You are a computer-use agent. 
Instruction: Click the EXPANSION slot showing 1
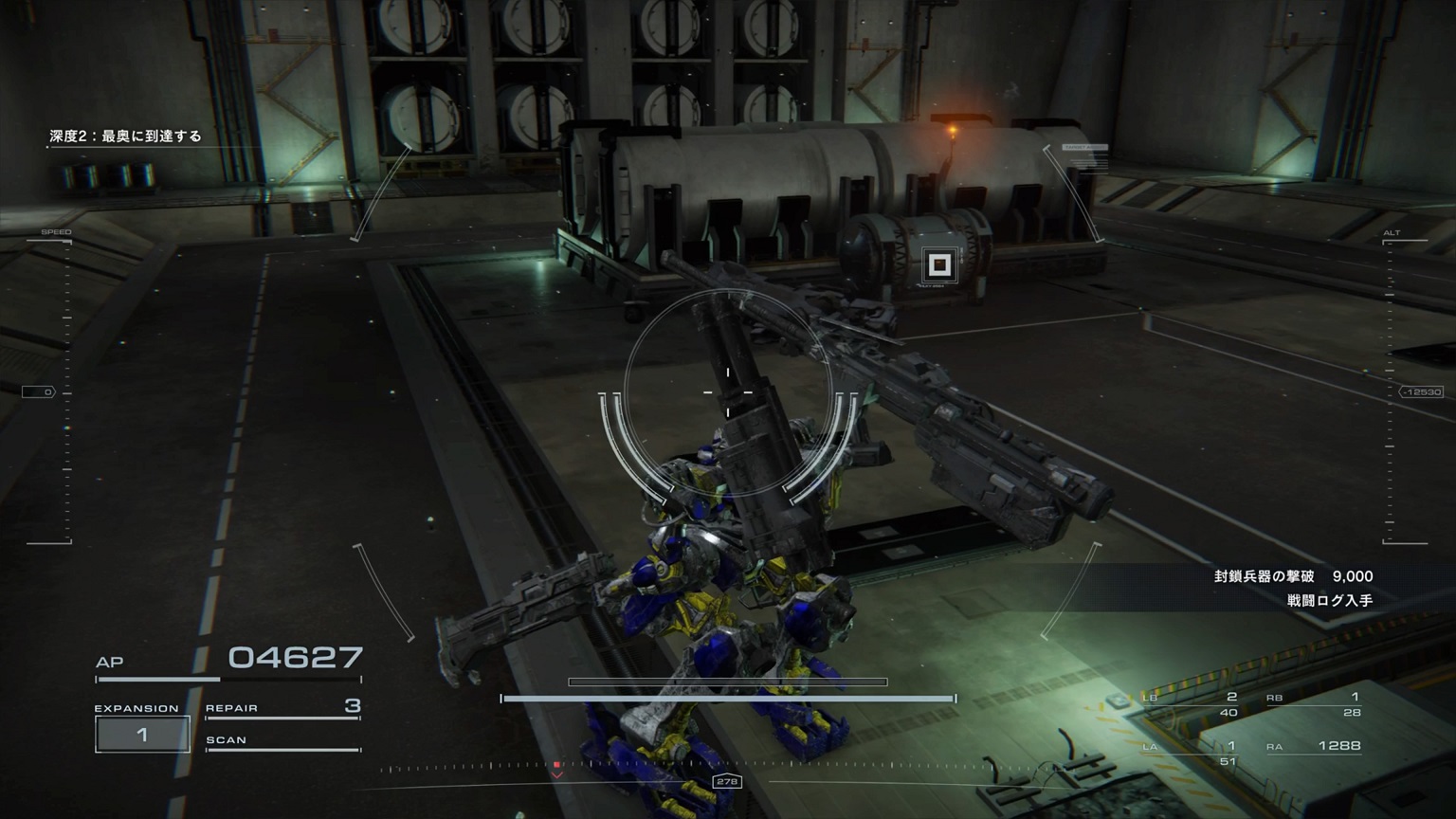pos(142,734)
